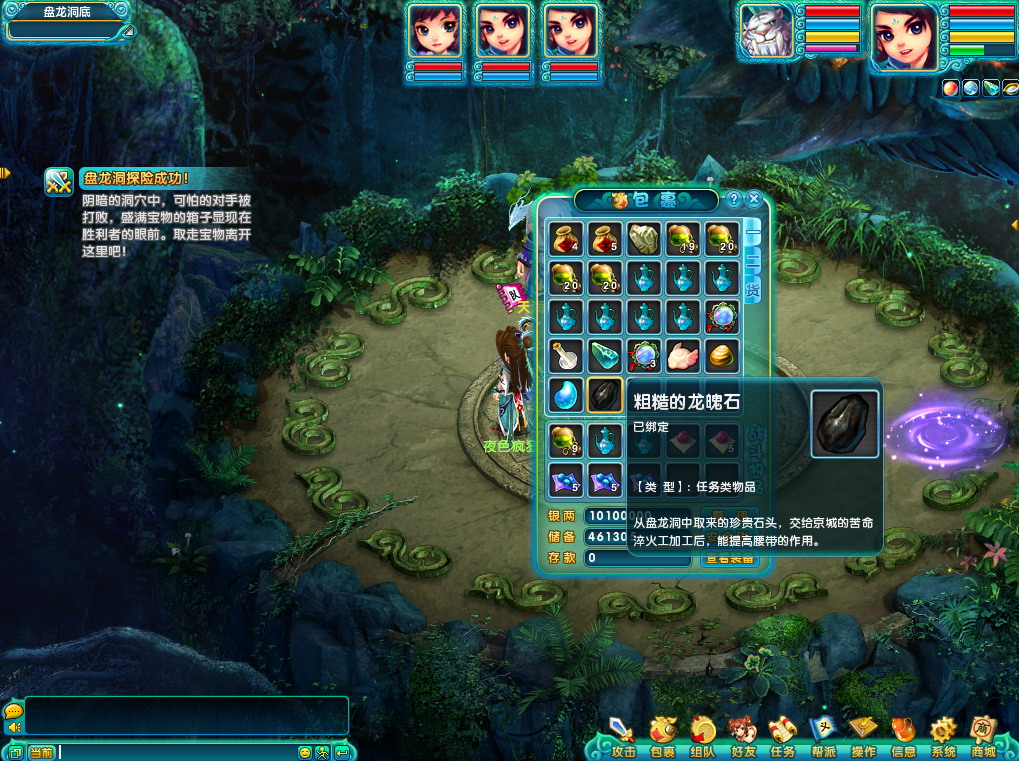
Task: Open the smiley emoji picker in chat
Action: pos(305,752)
